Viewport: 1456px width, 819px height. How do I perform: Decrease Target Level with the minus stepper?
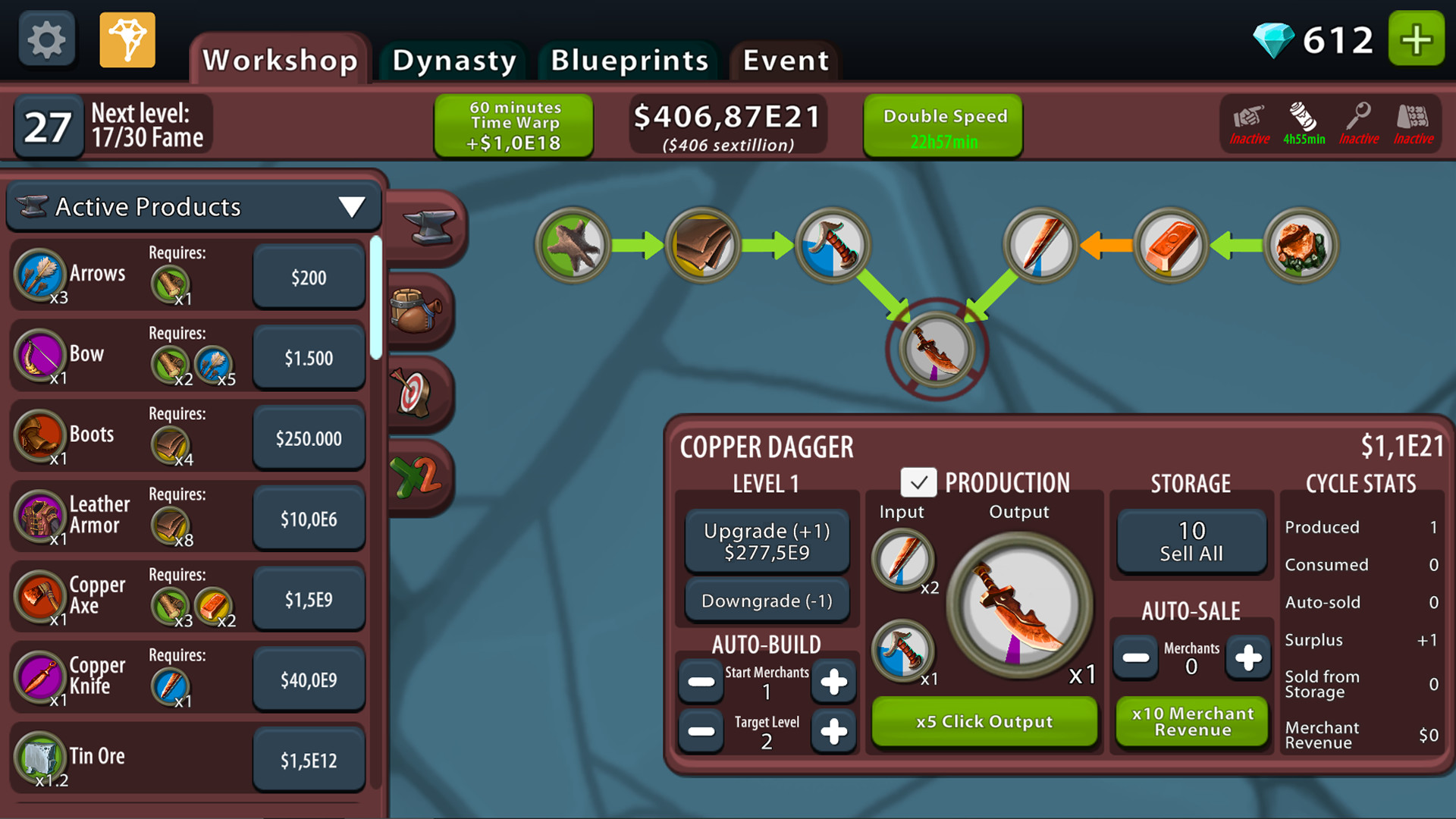click(700, 732)
